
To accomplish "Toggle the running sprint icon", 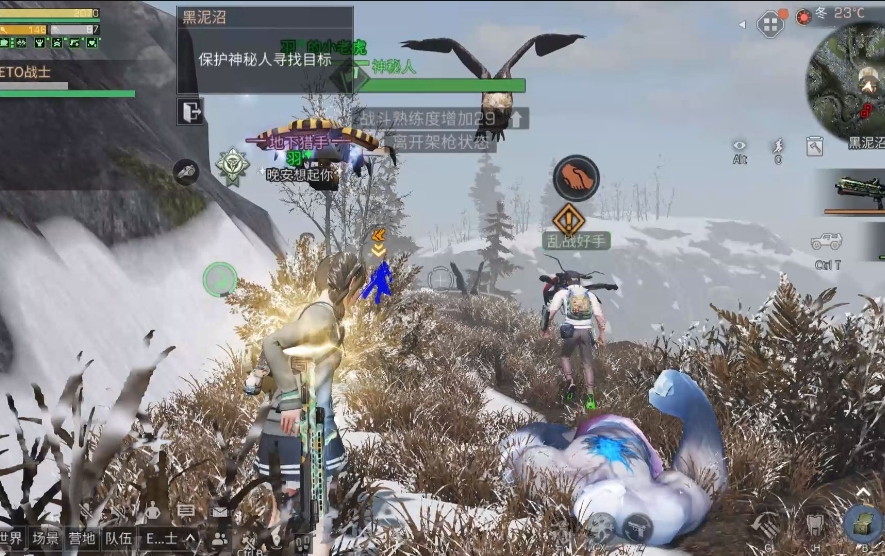I will tap(777, 147).
